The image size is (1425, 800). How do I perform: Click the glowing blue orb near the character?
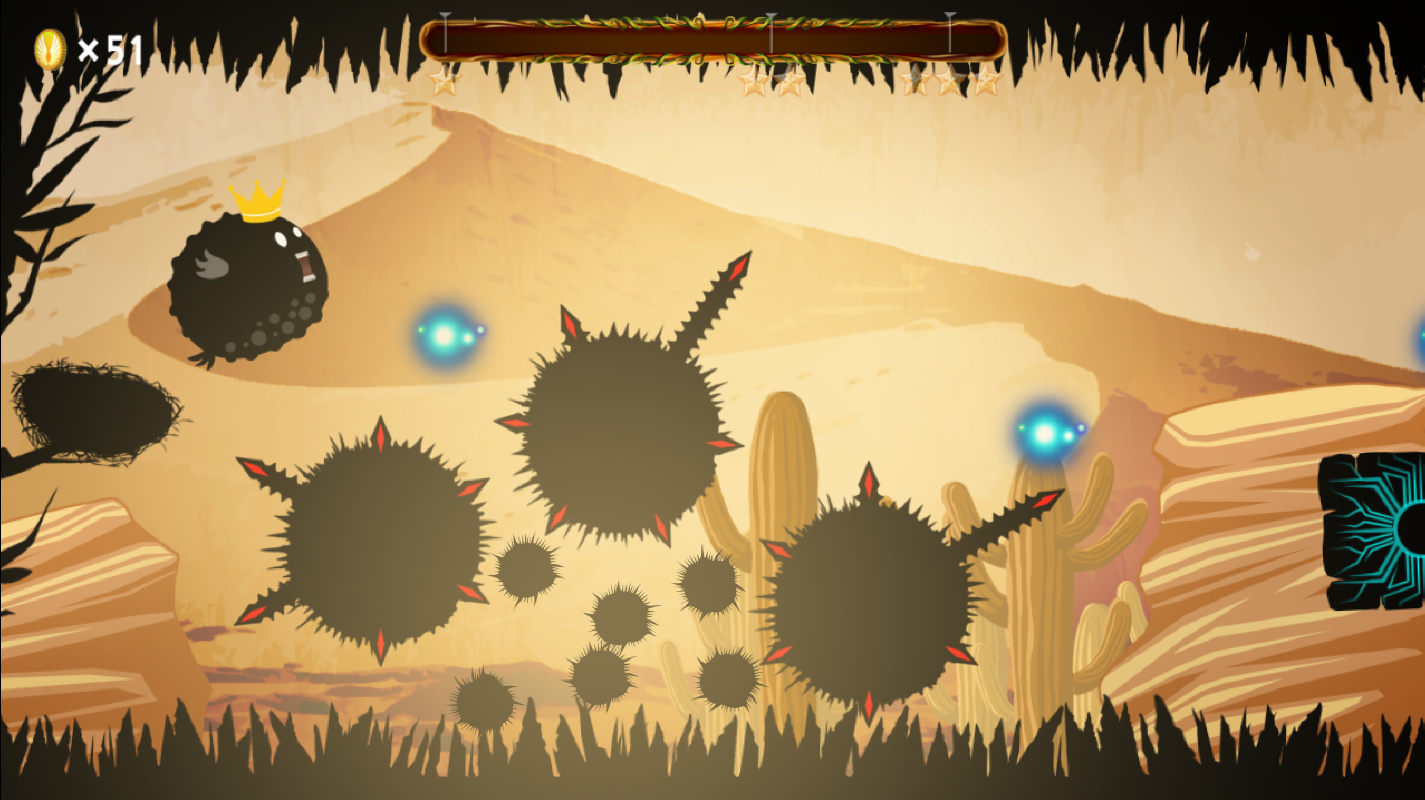click(x=447, y=332)
